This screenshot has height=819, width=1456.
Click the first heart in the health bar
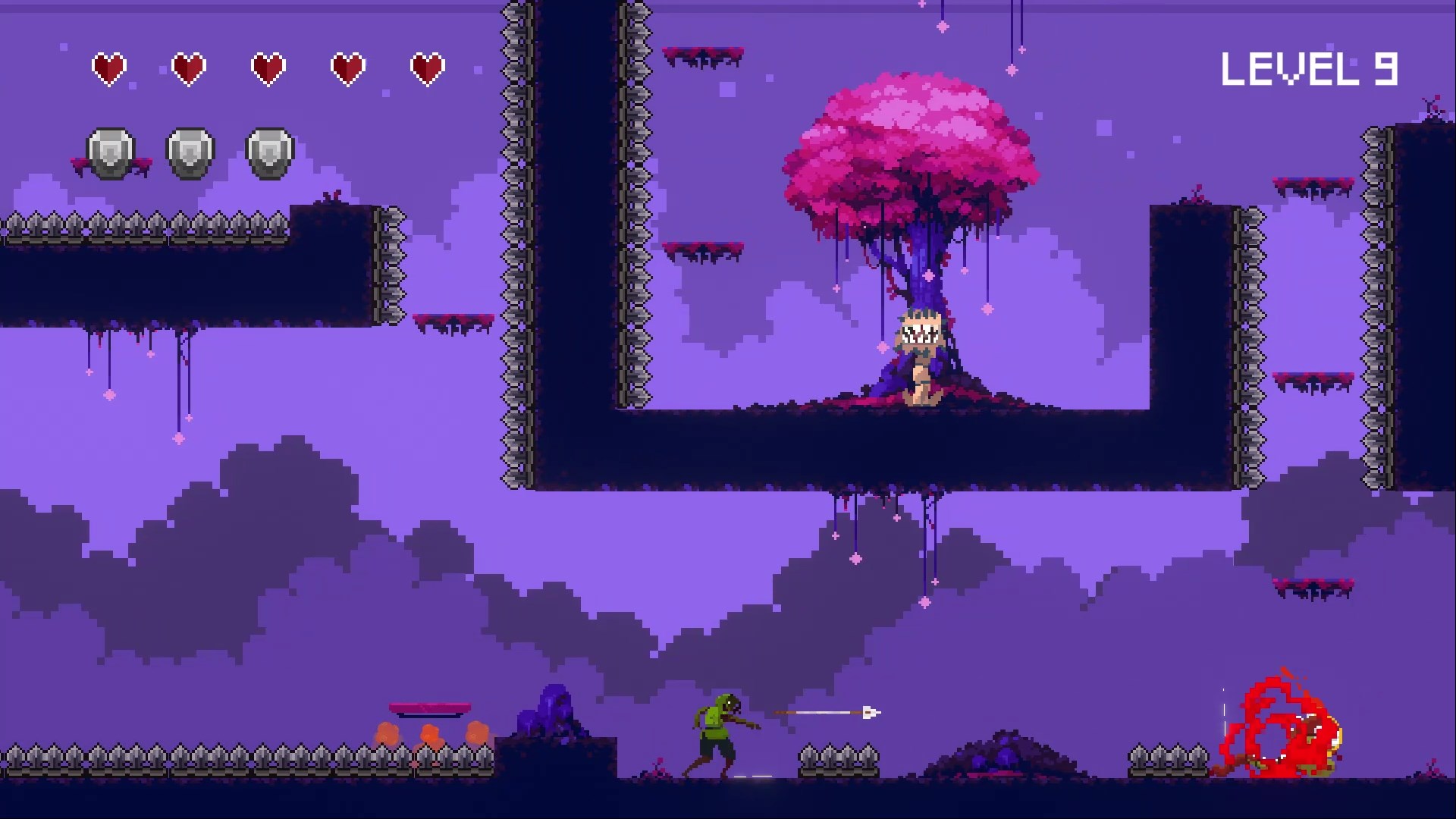[x=108, y=67]
